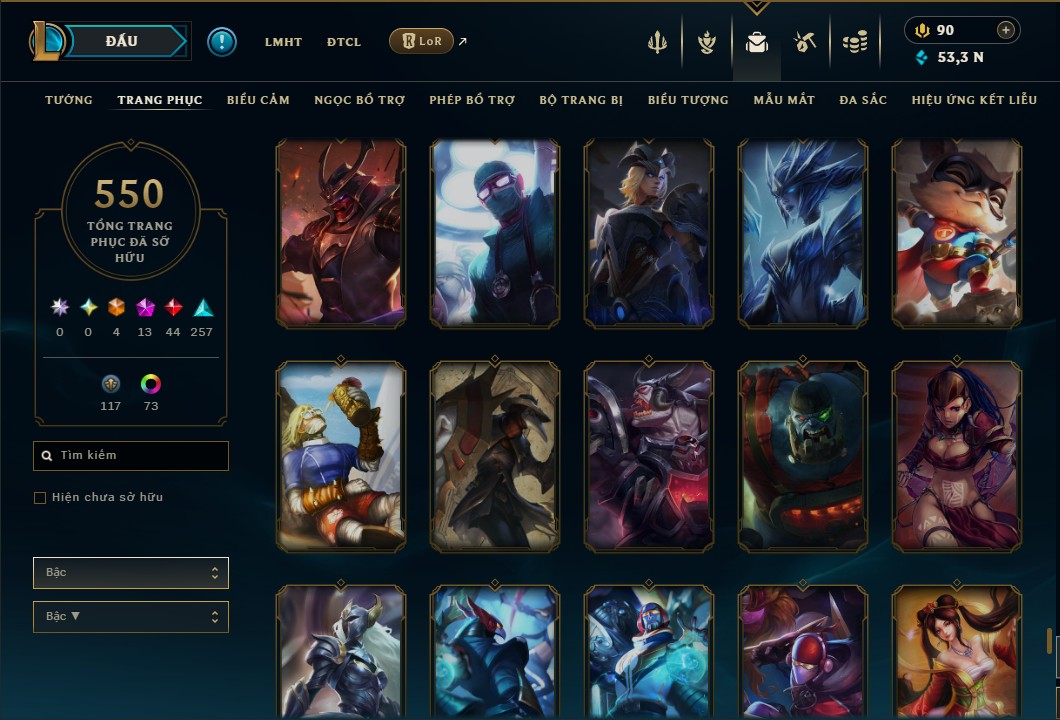Go to the NGỌC BỔ TRỢ tab
Viewport: 1060px width, 720px height.
point(359,100)
